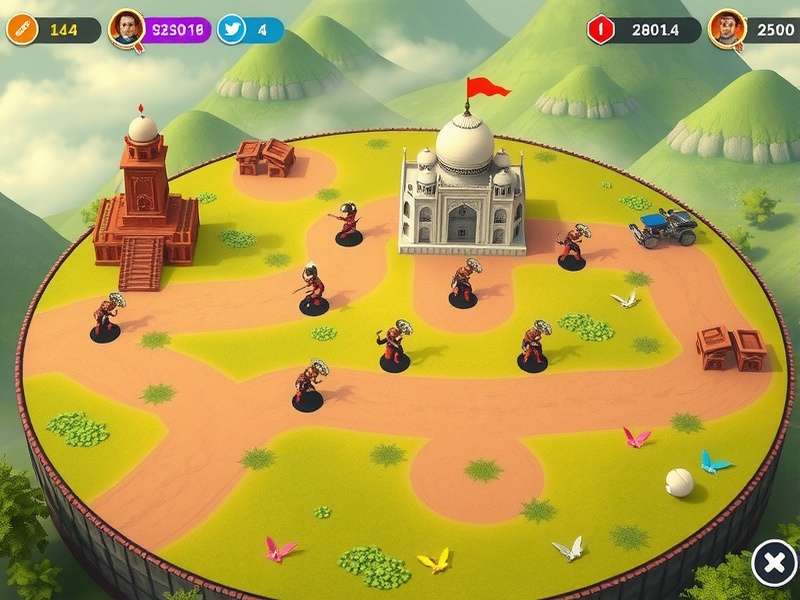The height and width of the screenshot is (600, 800).
Task: Open the orange-ringed player avatar
Action: 726,29
